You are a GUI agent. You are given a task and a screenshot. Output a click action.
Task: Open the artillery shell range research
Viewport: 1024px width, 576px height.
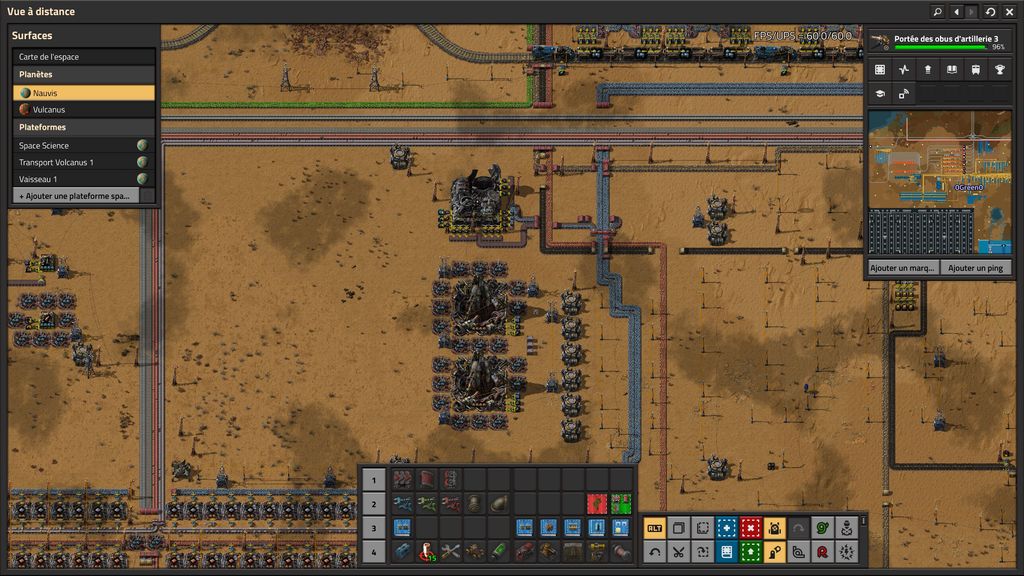click(x=939, y=41)
